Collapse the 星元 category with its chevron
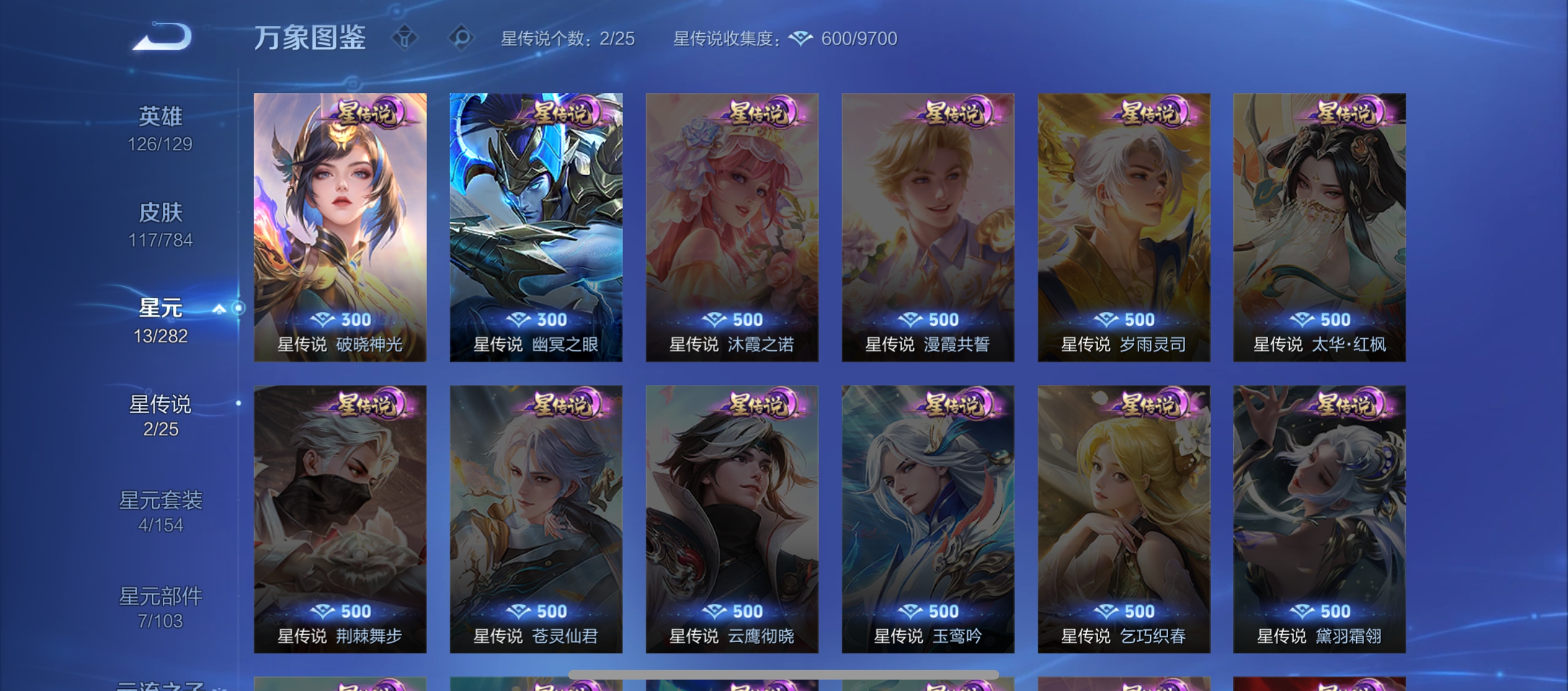 [219, 308]
